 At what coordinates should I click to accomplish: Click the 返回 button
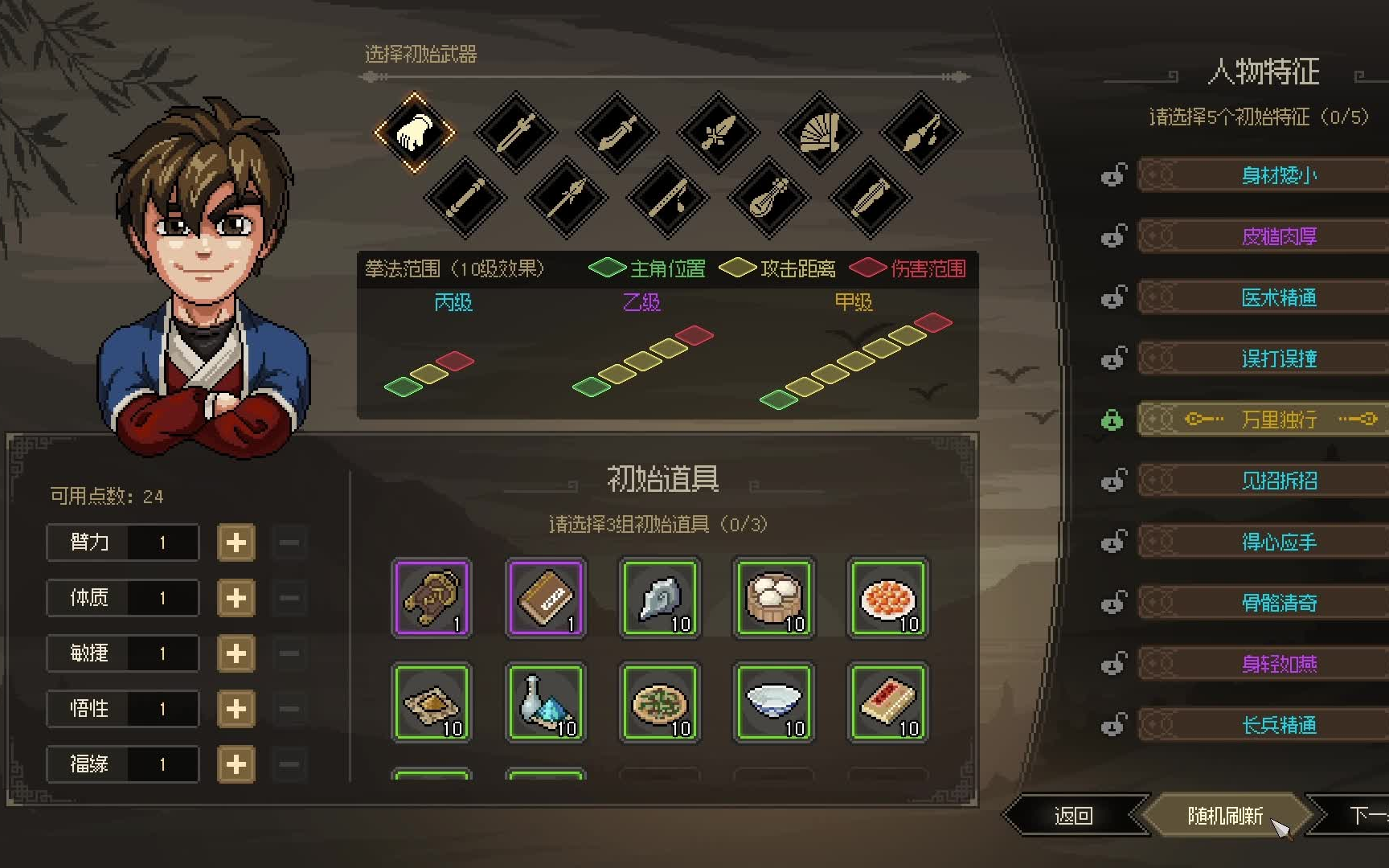coord(1075,814)
